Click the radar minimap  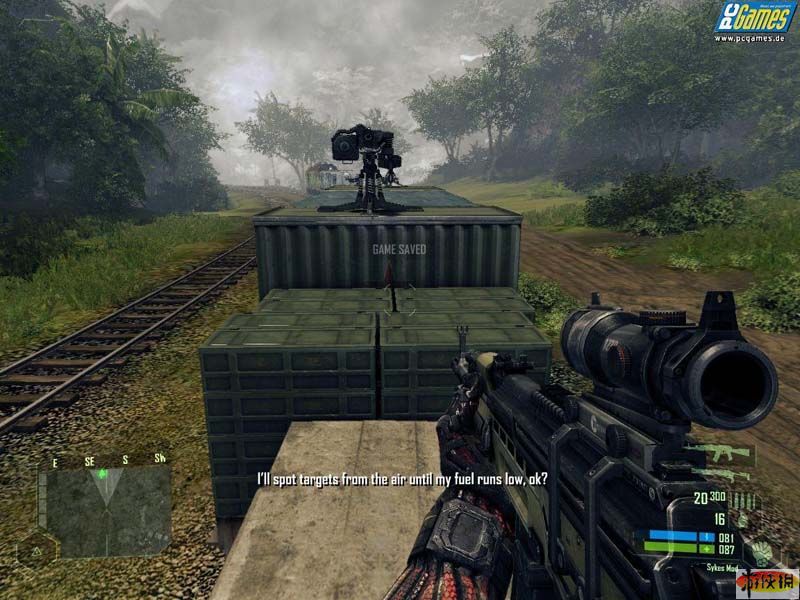(x=108, y=510)
